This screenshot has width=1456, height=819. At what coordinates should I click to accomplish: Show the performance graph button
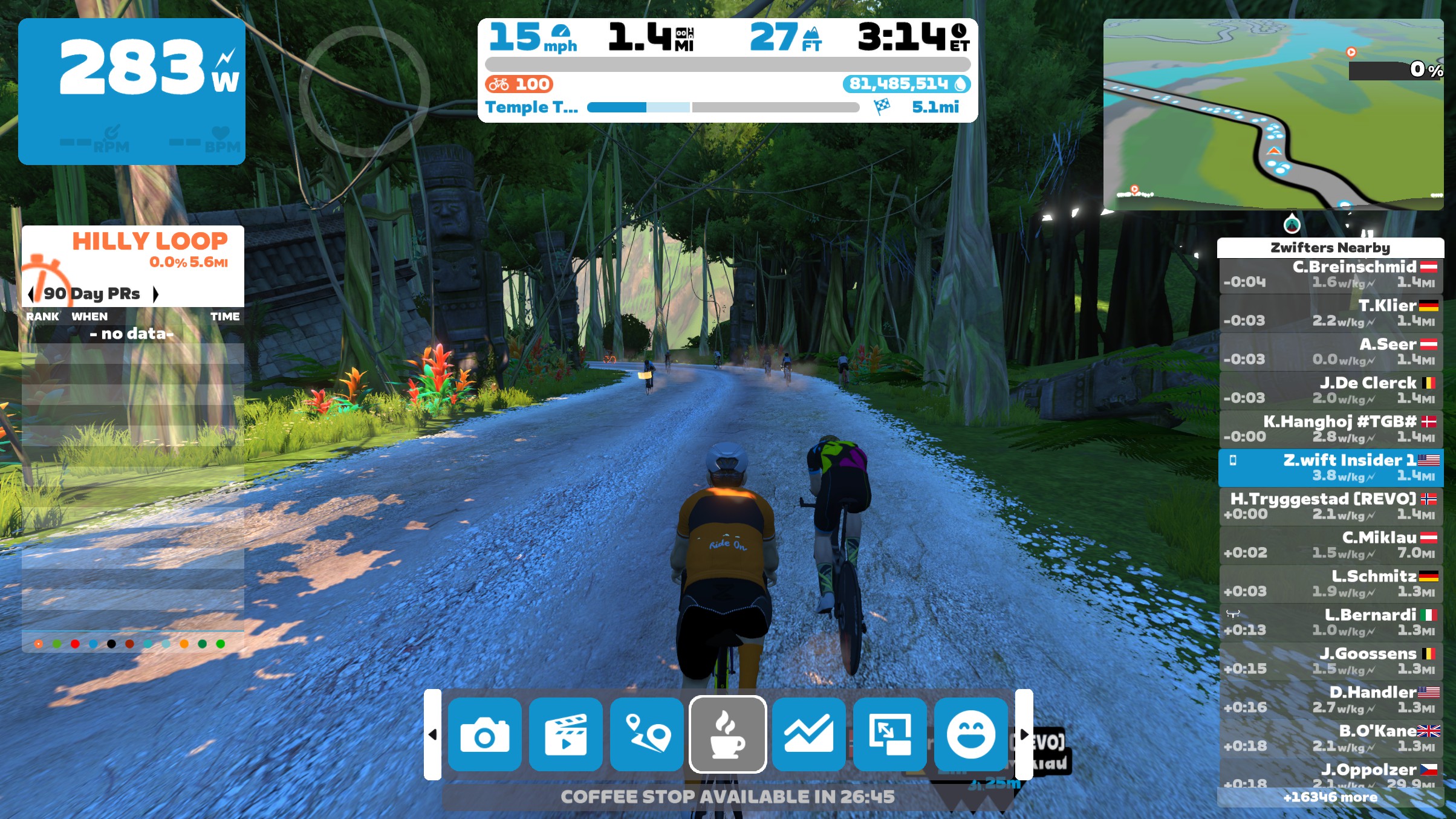tap(808, 734)
